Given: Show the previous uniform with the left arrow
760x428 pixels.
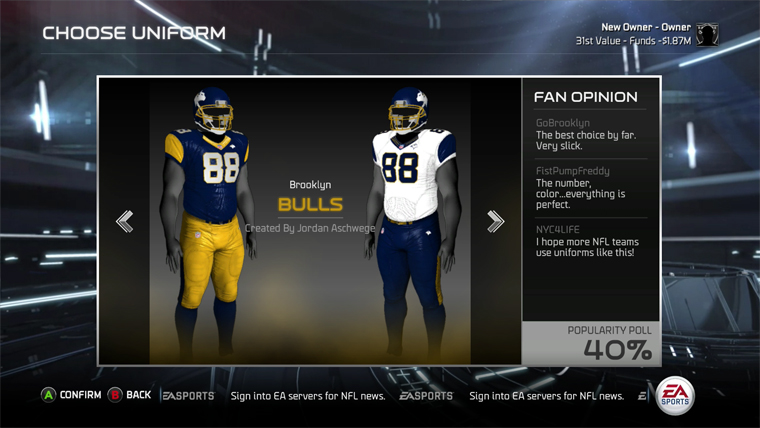Looking at the screenshot, I should [125, 221].
